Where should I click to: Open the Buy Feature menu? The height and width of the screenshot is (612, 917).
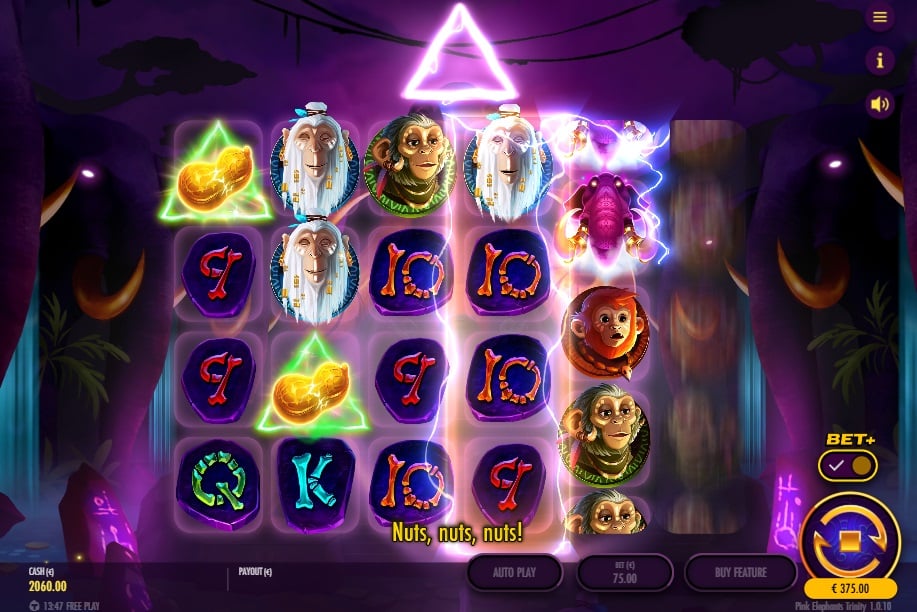click(x=740, y=573)
